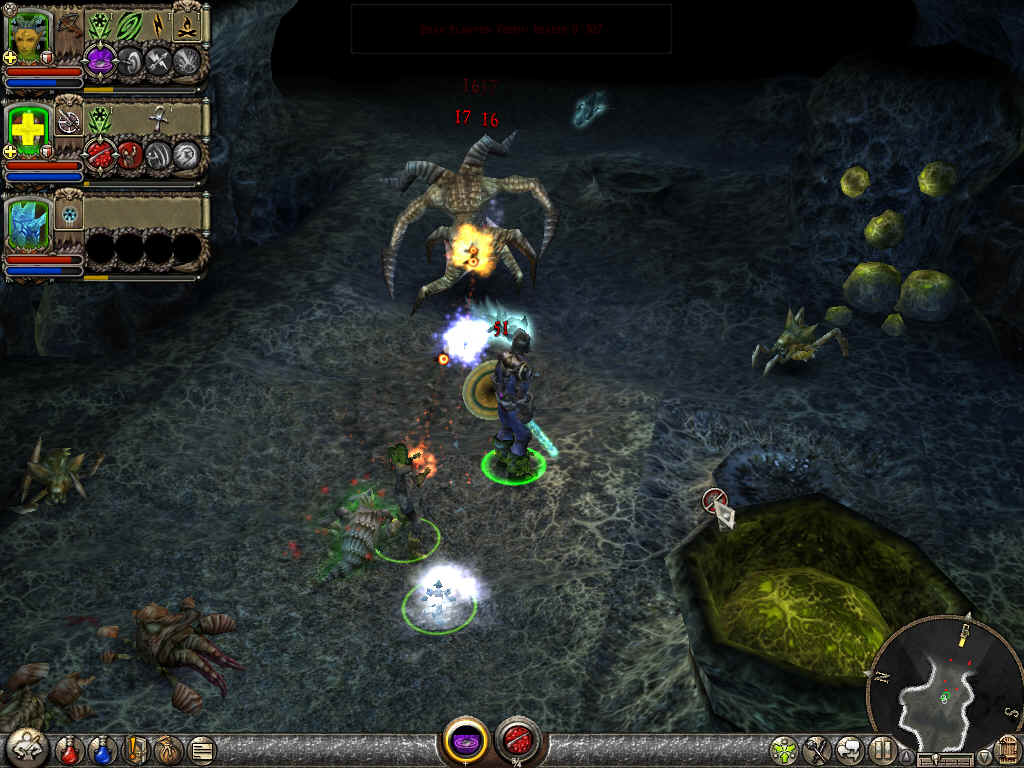Select the first hero's portrait
Screen dimensions: 1024x768
tap(28, 37)
